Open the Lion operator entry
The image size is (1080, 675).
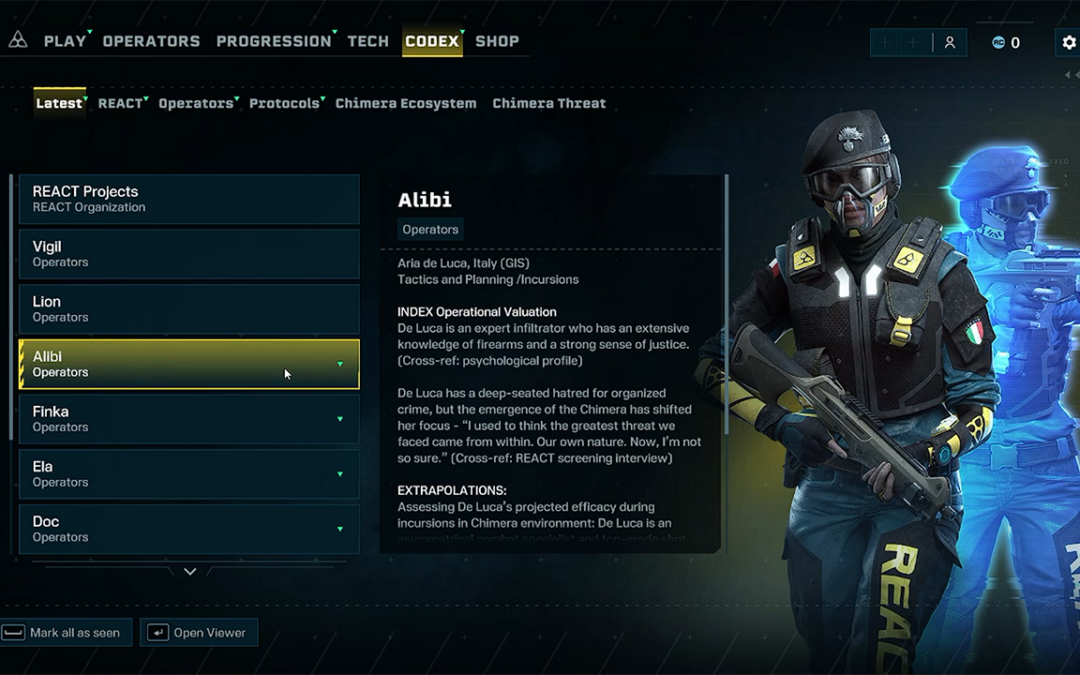[189, 309]
